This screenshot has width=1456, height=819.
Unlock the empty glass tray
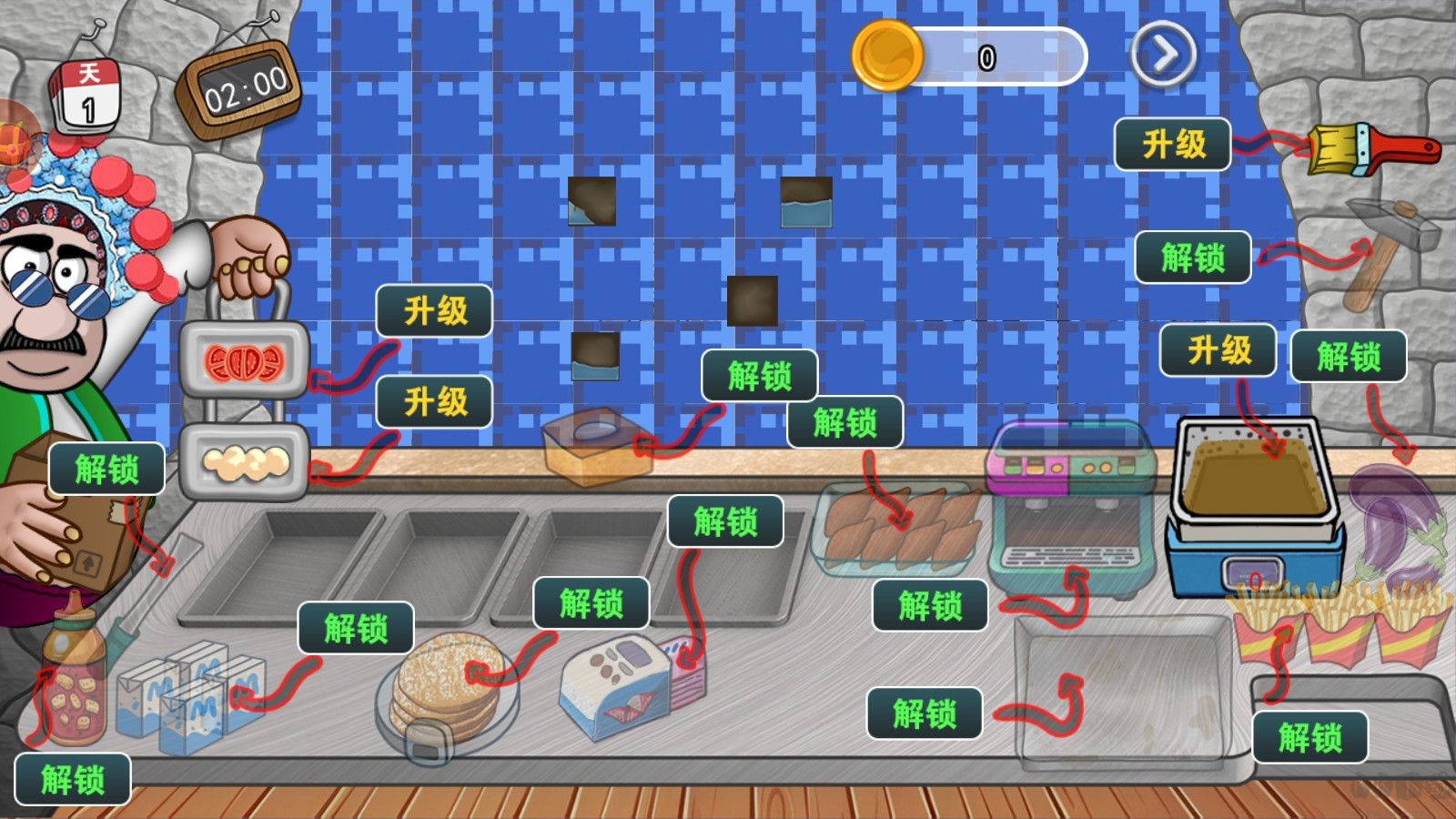(925, 713)
